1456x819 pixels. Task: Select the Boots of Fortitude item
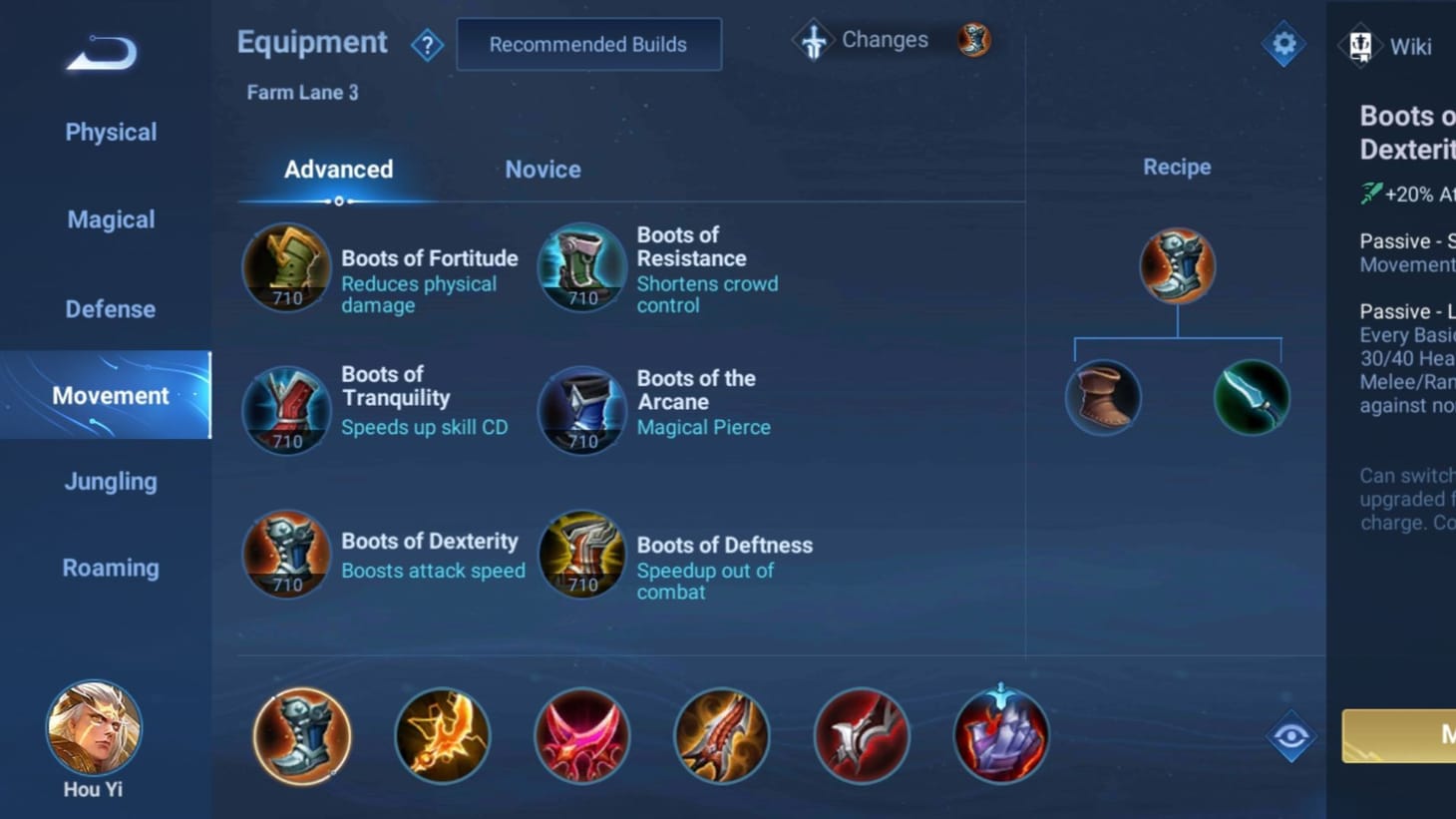click(x=286, y=267)
